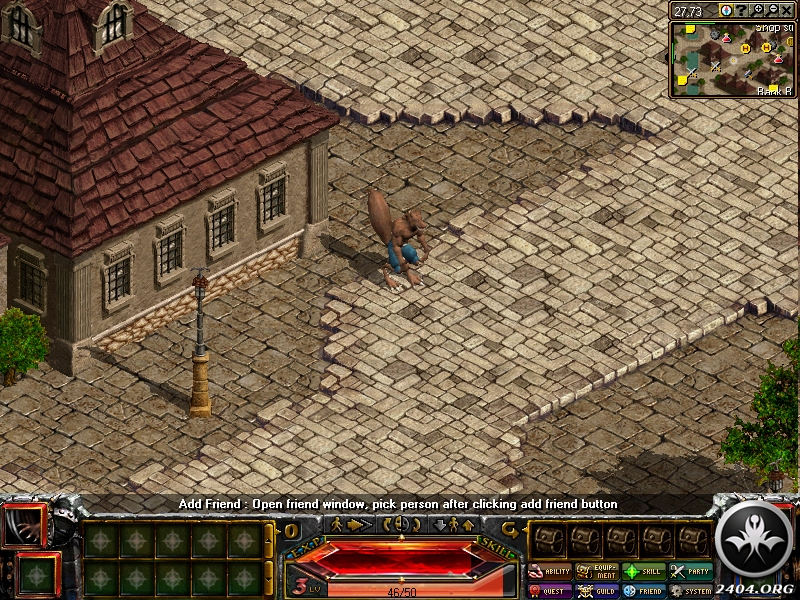Zoom out the minimap
800x600 pixels.
pos(773,10)
